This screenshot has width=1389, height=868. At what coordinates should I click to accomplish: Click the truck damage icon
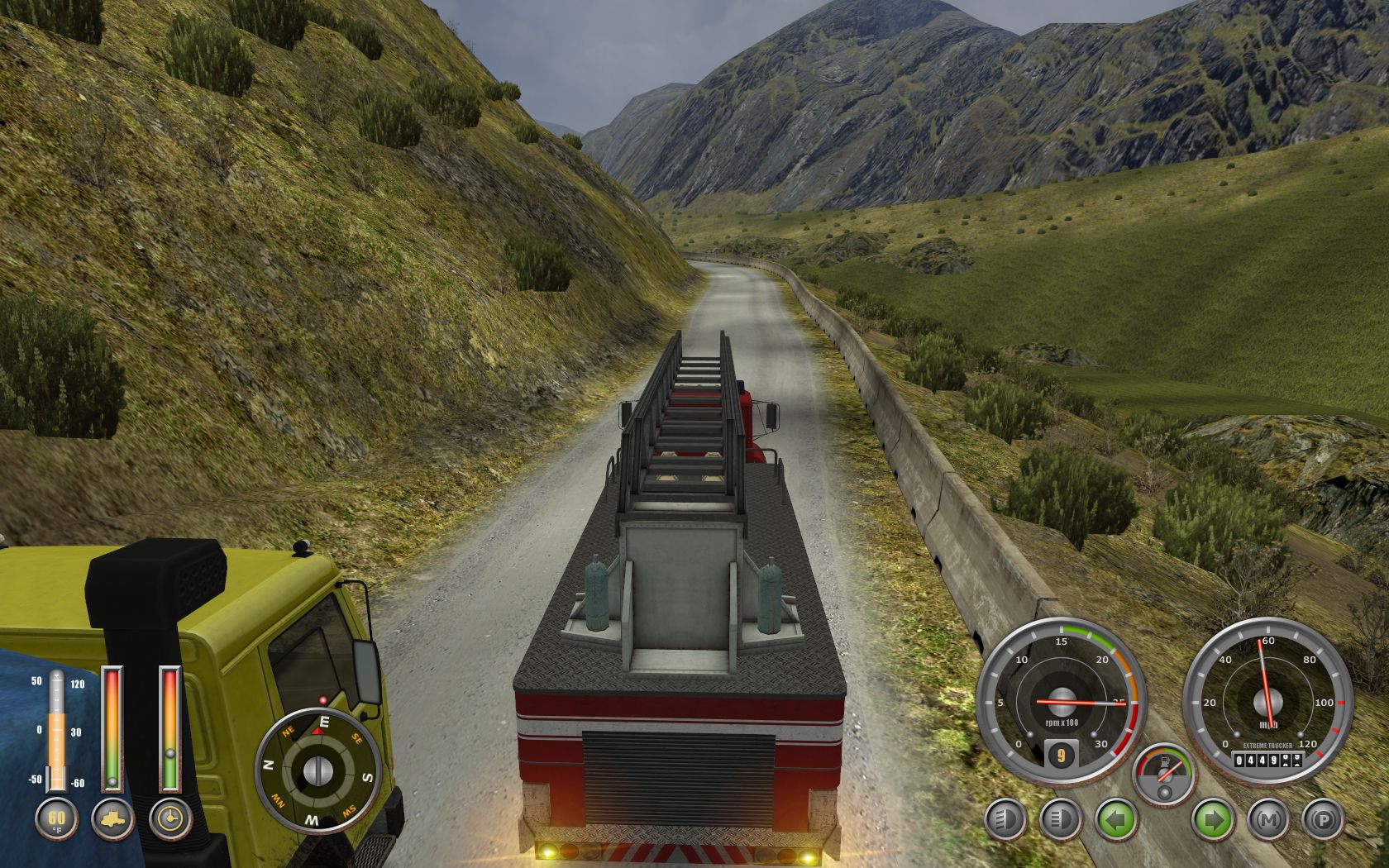(x=113, y=819)
